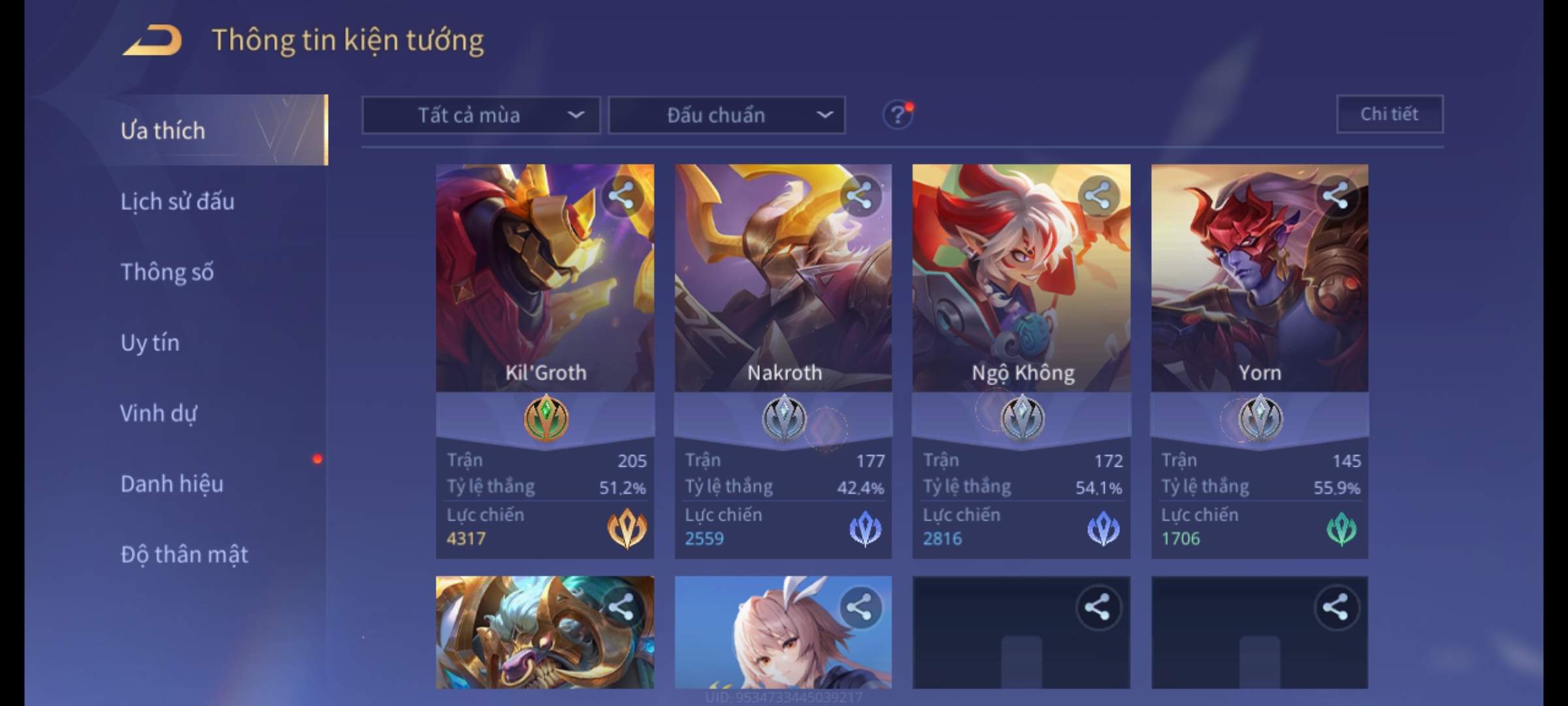Tap the share icon on Nakroth
The height and width of the screenshot is (706, 1568).
click(x=859, y=195)
